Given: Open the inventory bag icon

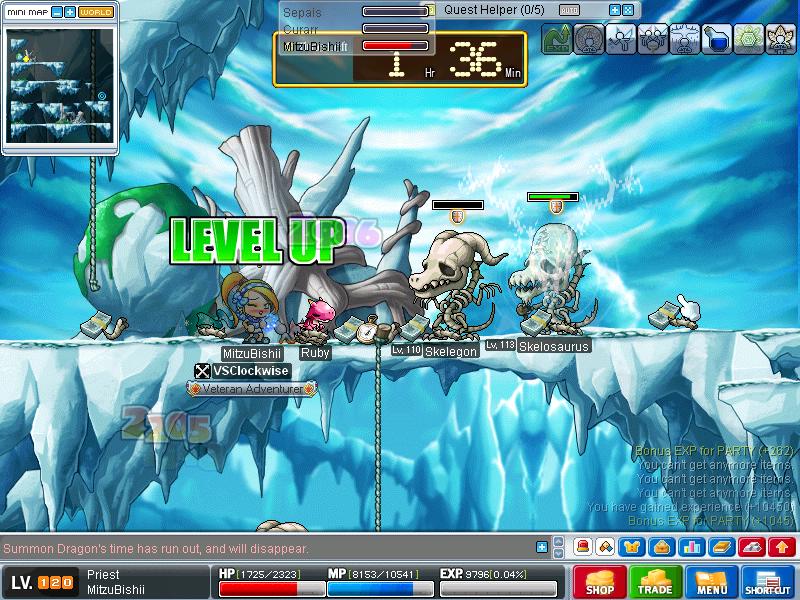Looking at the screenshot, I should 660,547.
